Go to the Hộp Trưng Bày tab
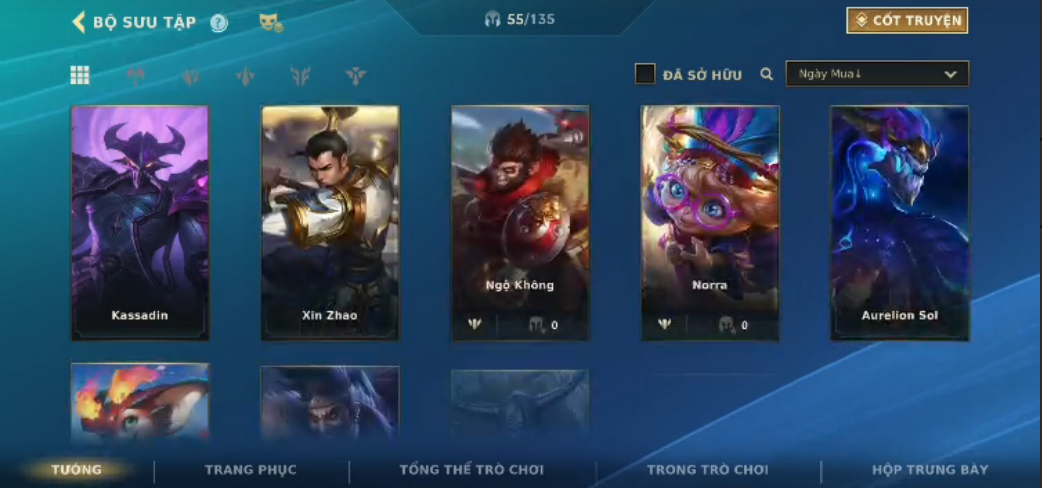This screenshot has width=1042, height=488. click(930, 469)
